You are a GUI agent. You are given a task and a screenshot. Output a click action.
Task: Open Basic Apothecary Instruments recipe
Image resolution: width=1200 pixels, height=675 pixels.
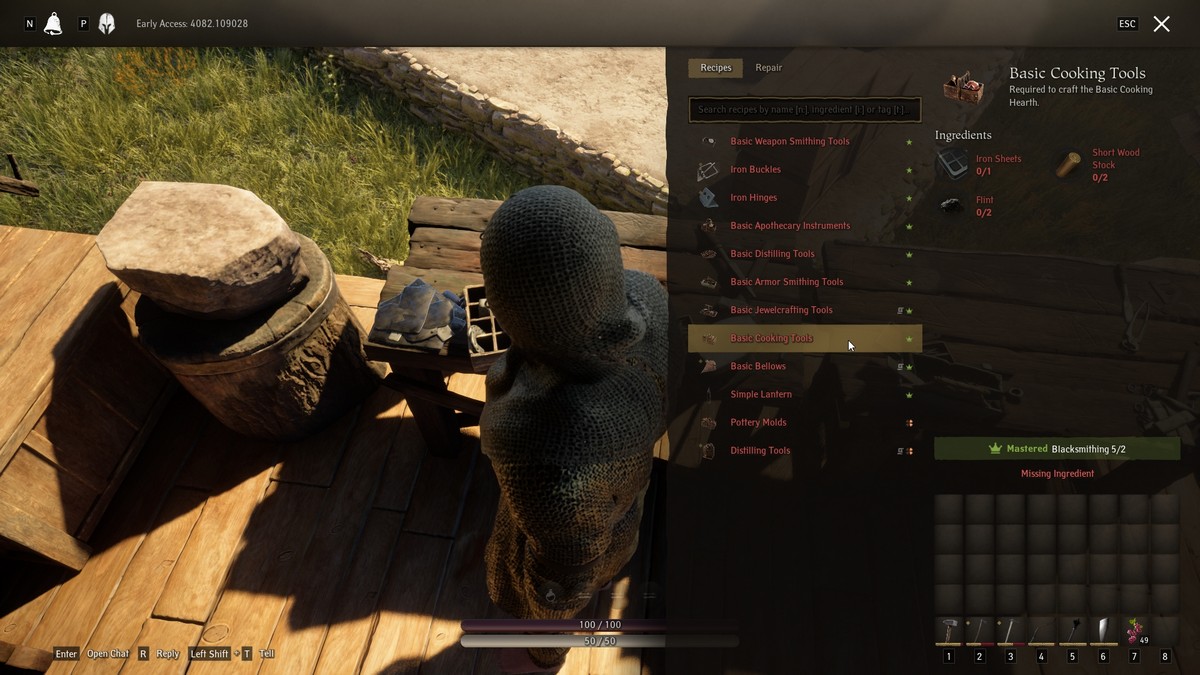[x=789, y=226]
